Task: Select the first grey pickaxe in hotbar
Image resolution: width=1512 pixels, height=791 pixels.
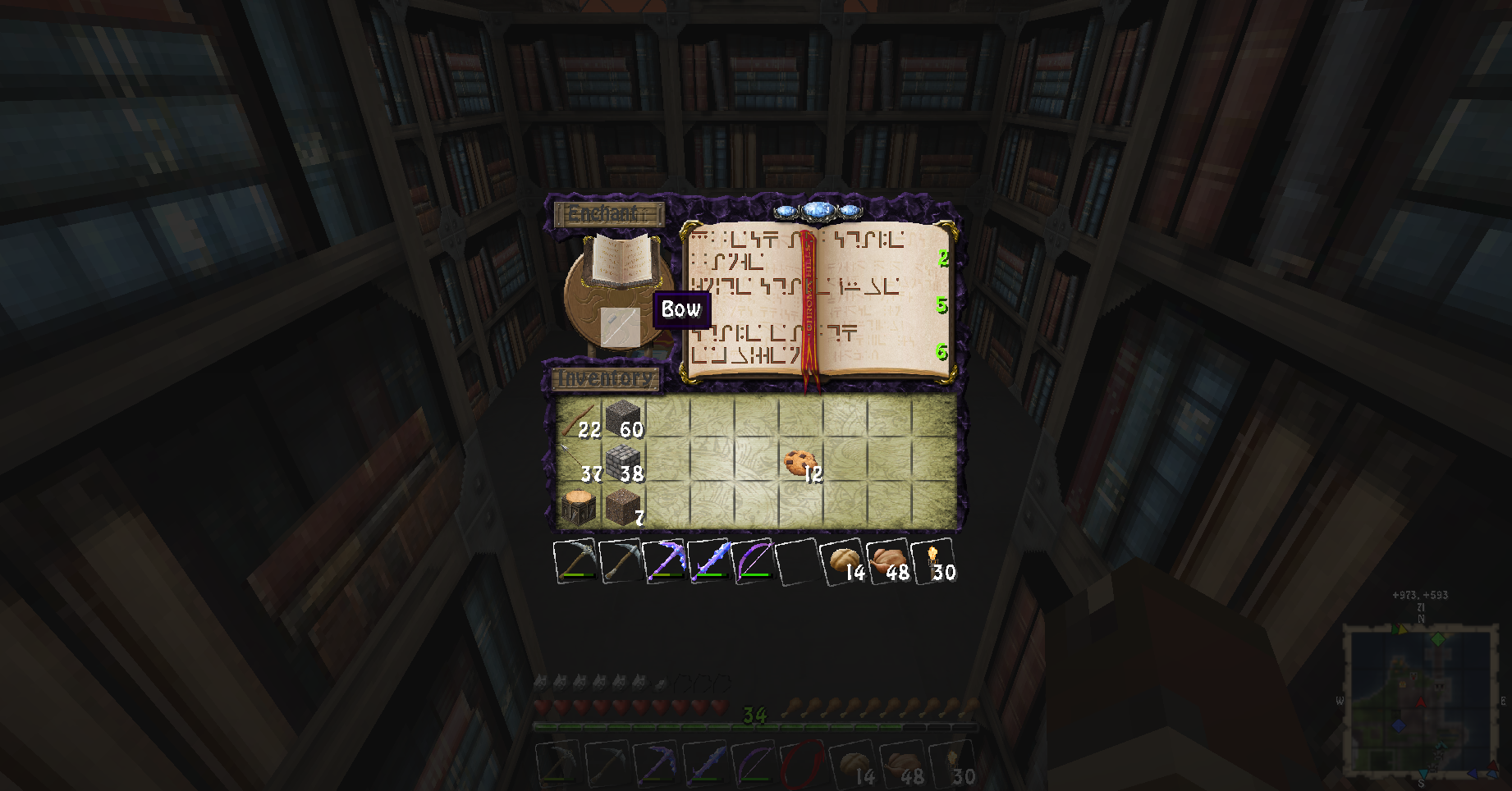Action: coord(575,561)
